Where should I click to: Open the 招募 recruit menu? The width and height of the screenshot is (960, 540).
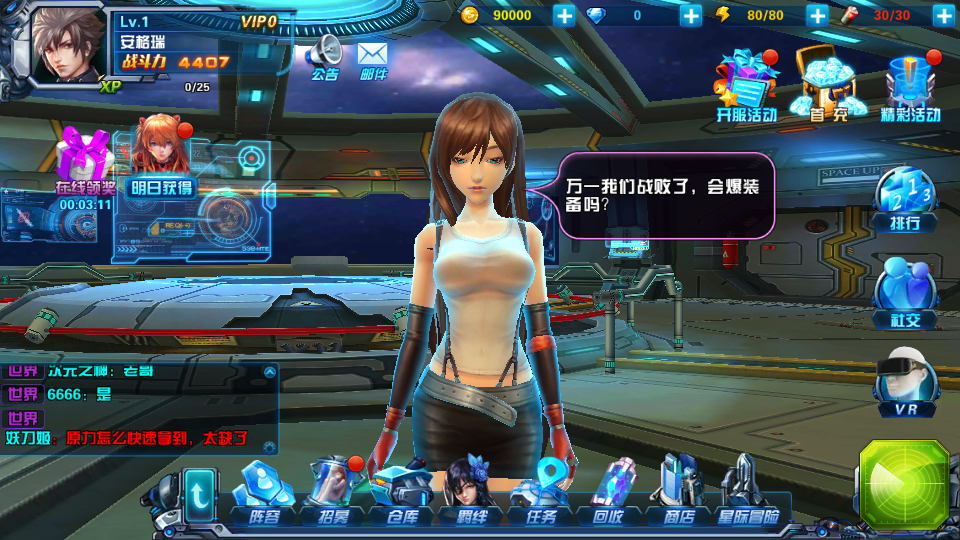pyautogui.click(x=331, y=495)
